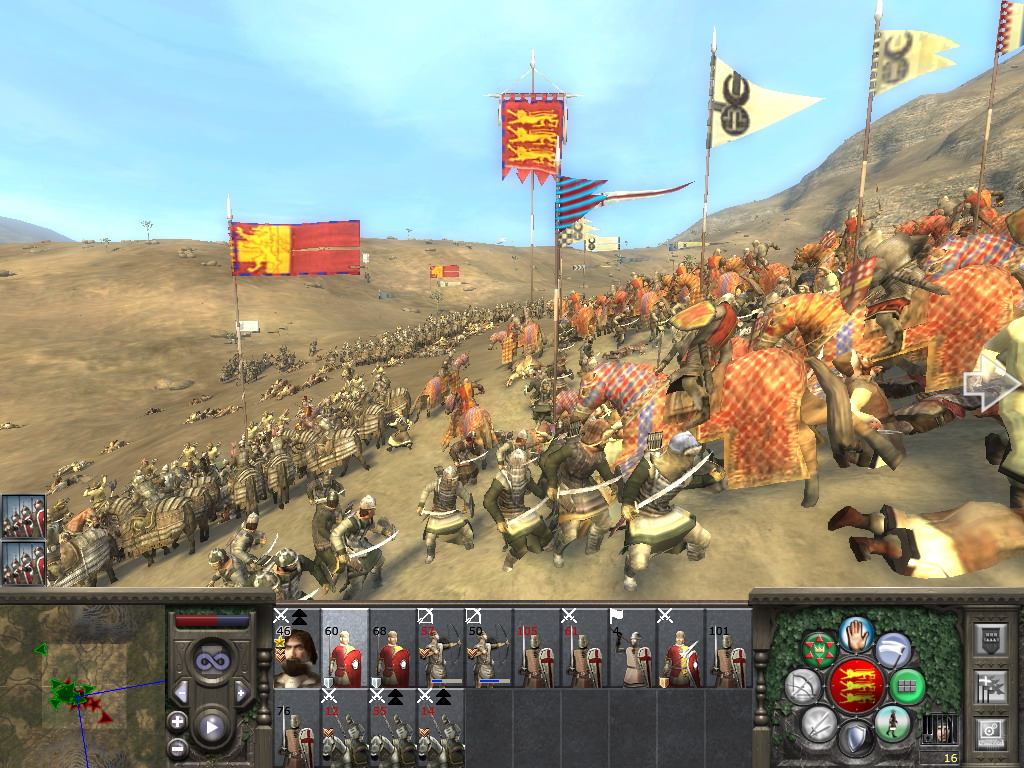Click the play button on speed panel

point(211,727)
